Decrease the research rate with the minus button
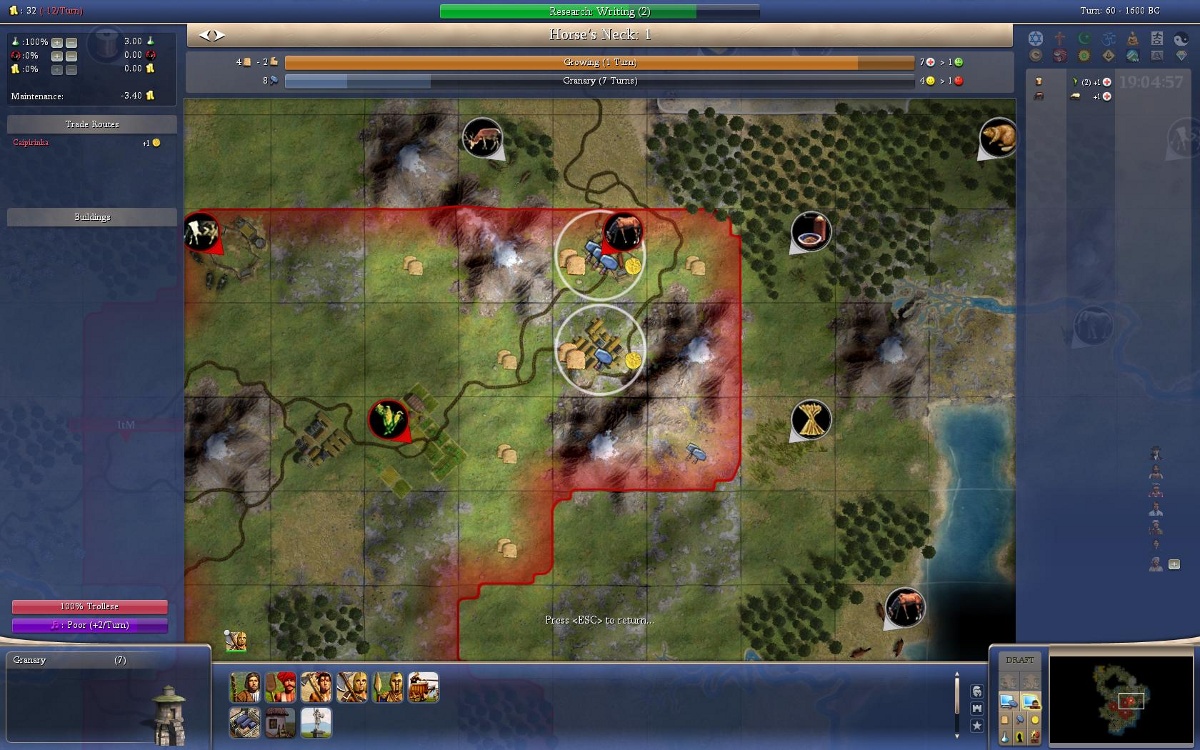This screenshot has height=750, width=1200. click(71, 42)
